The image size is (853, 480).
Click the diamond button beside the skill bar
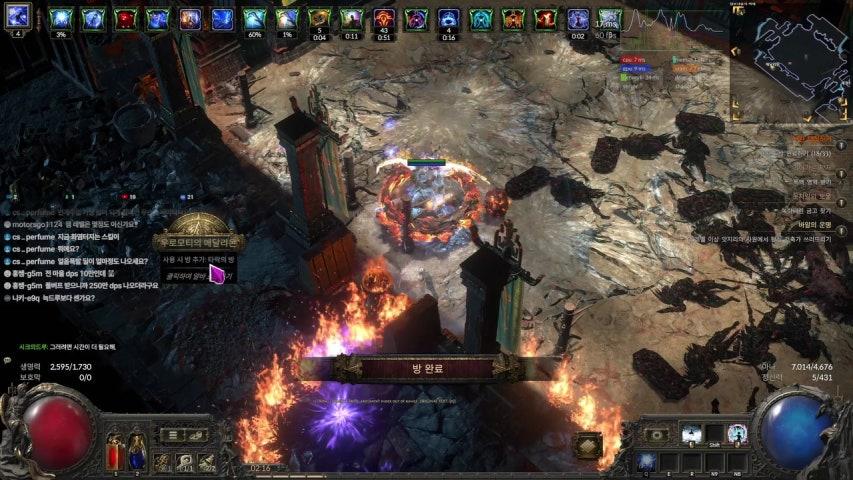pyautogui.click(x=588, y=445)
